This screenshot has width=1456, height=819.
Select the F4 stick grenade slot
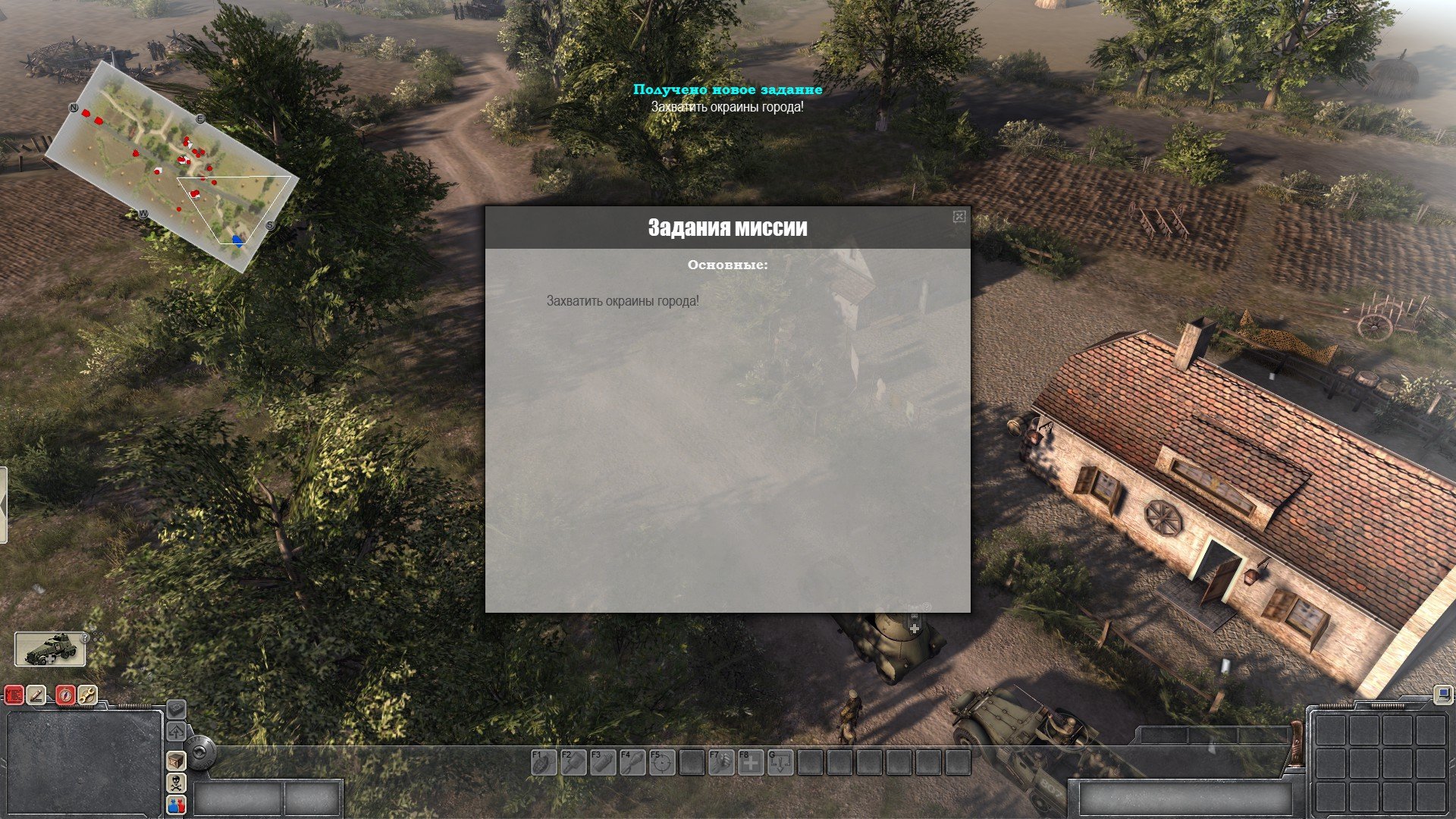pos(632,762)
